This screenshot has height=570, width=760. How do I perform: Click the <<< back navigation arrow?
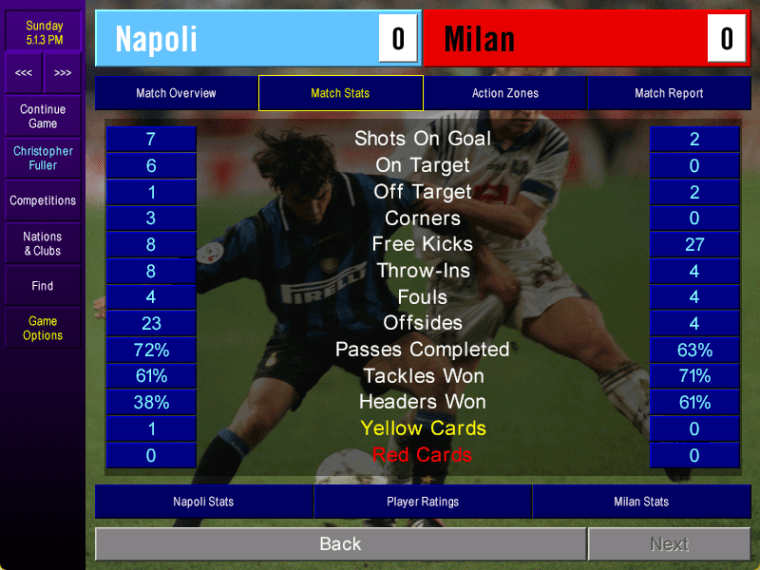click(24, 73)
